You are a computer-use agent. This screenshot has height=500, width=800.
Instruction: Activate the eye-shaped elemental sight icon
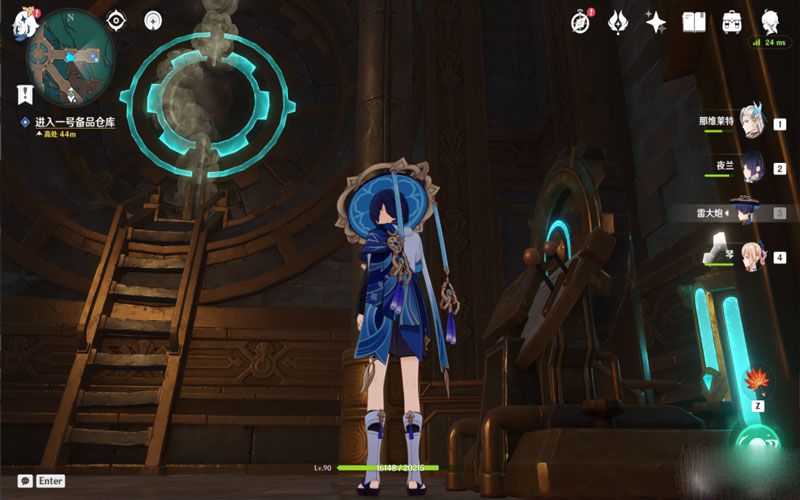pyautogui.click(x=115, y=20)
